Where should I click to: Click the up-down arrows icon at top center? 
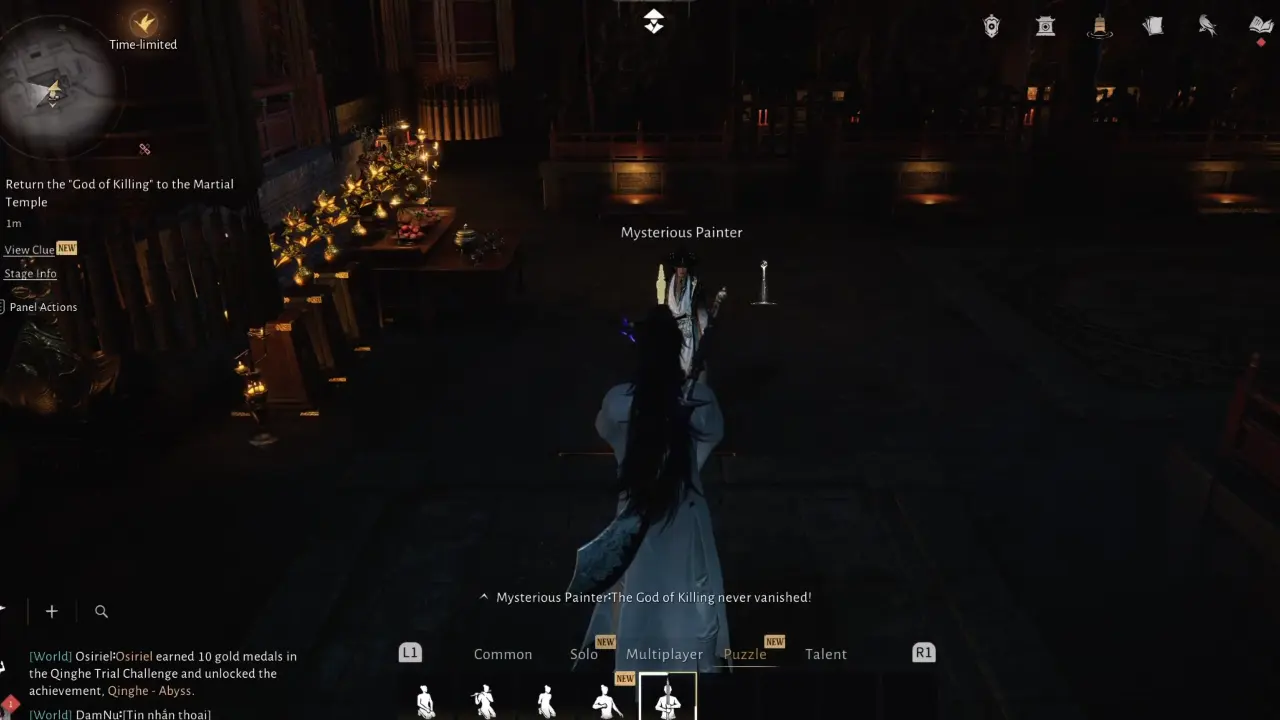click(x=654, y=20)
